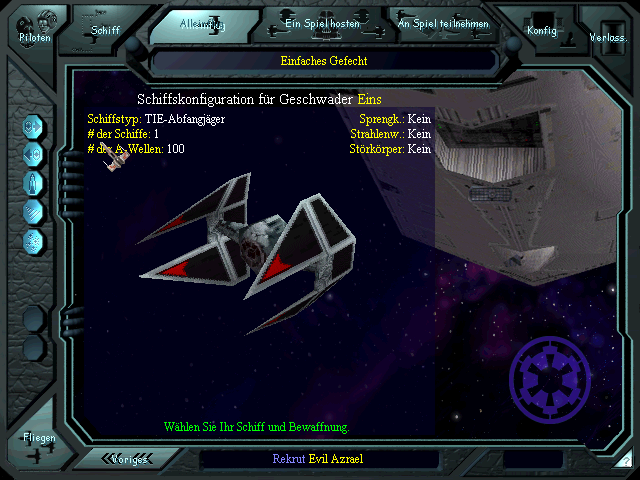Open the Konfig settings
The width and height of the screenshot is (640, 480).
[542, 30]
